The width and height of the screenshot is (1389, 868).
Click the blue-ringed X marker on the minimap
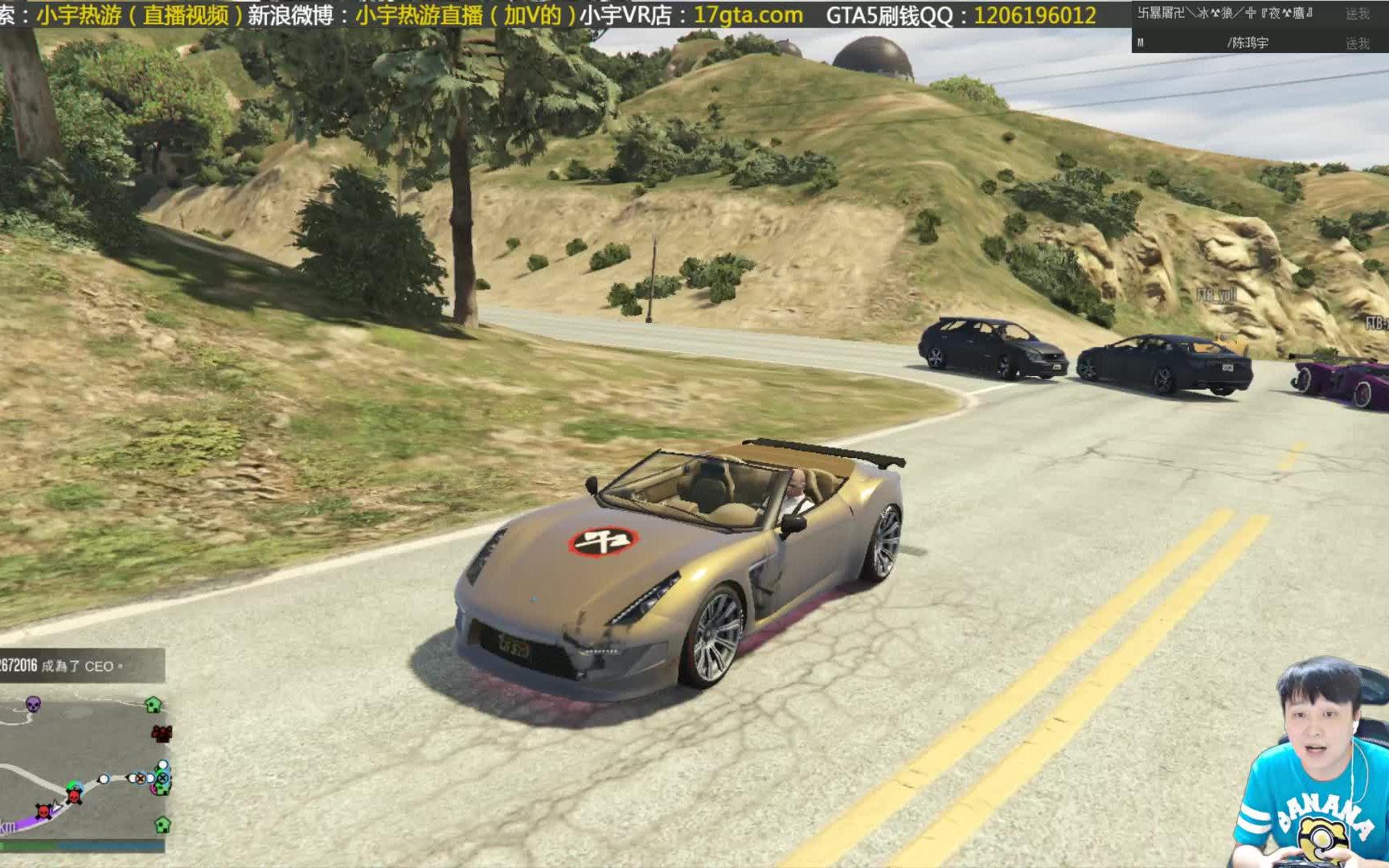coord(162,777)
